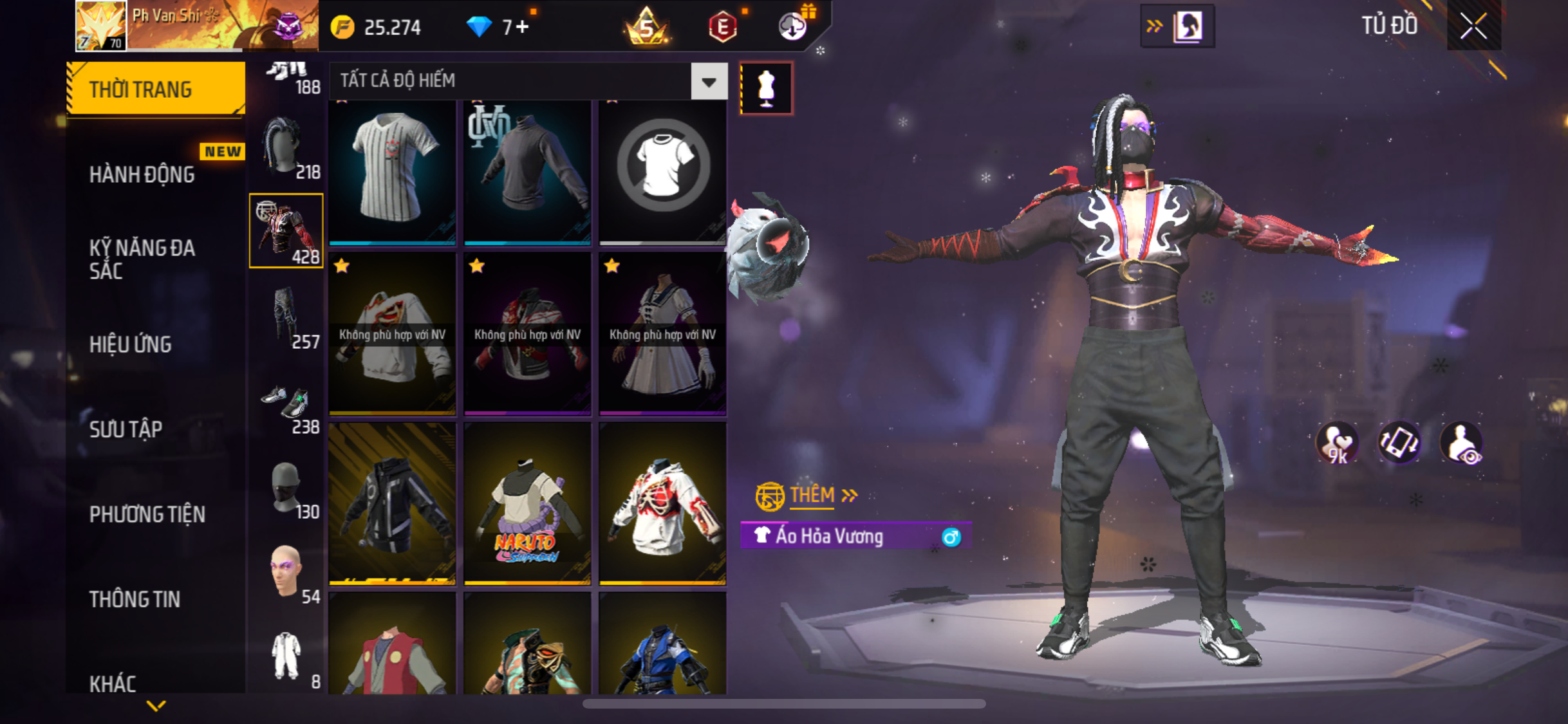Select the Kỹ Năng Đa Sắc tab
The height and width of the screenshot is (724, 1568).
(x=142, y=259)
